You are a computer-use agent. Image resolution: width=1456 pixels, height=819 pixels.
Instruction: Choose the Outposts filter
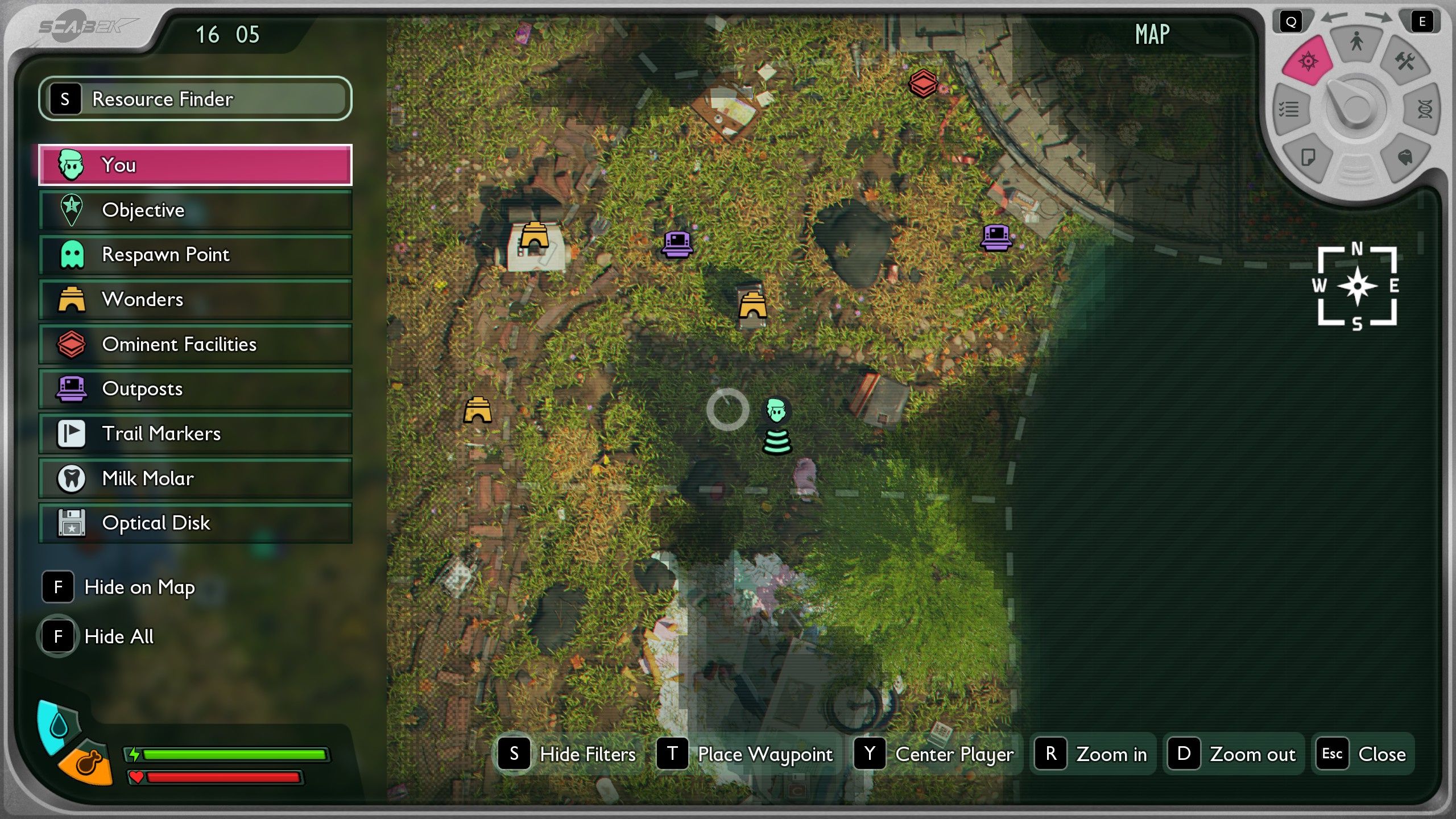195,389
